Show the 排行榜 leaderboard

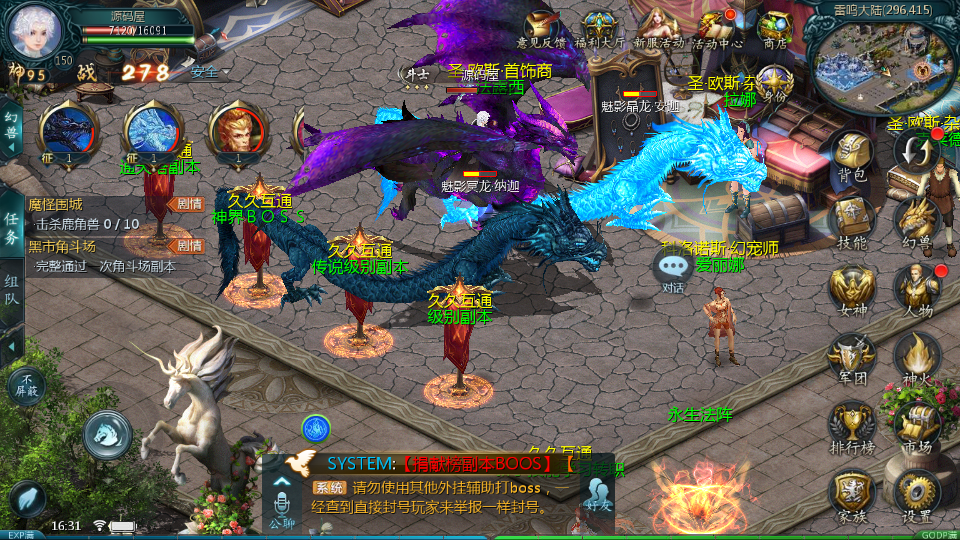pos(852,425)
